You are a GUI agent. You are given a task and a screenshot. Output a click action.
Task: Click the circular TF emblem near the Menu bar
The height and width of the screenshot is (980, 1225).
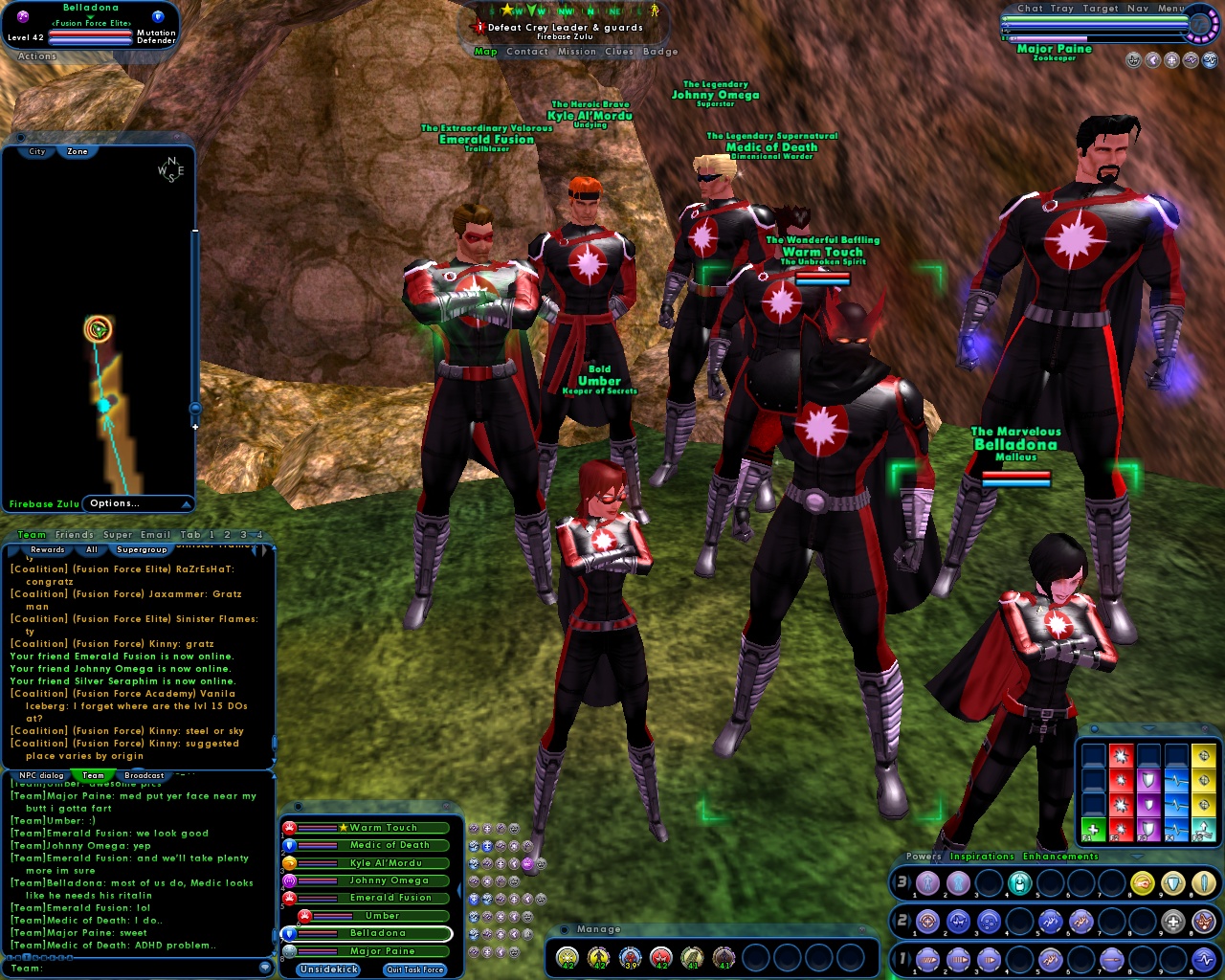coord(1201,25)
